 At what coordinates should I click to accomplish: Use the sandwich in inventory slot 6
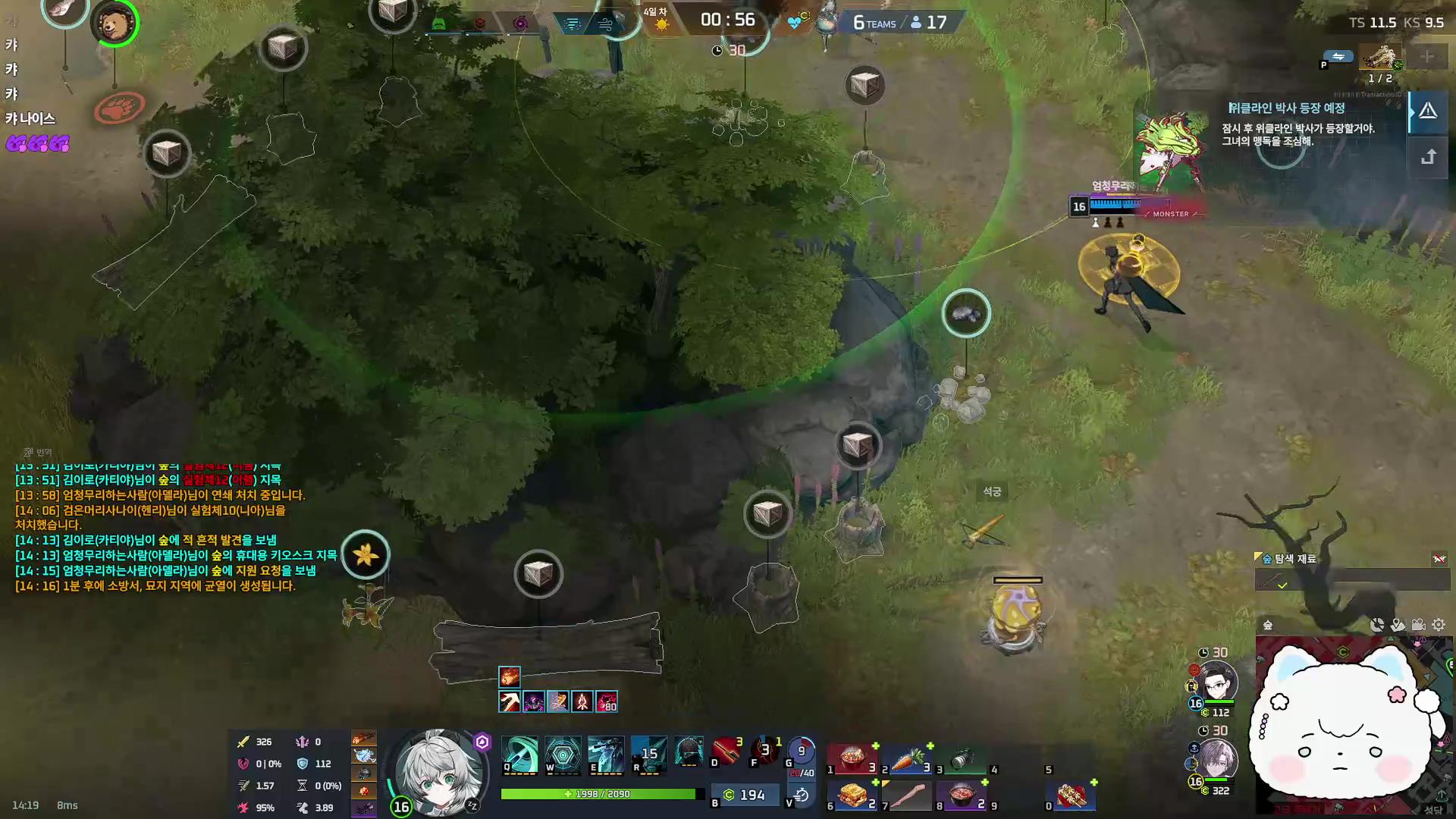[x=853, y=795]
